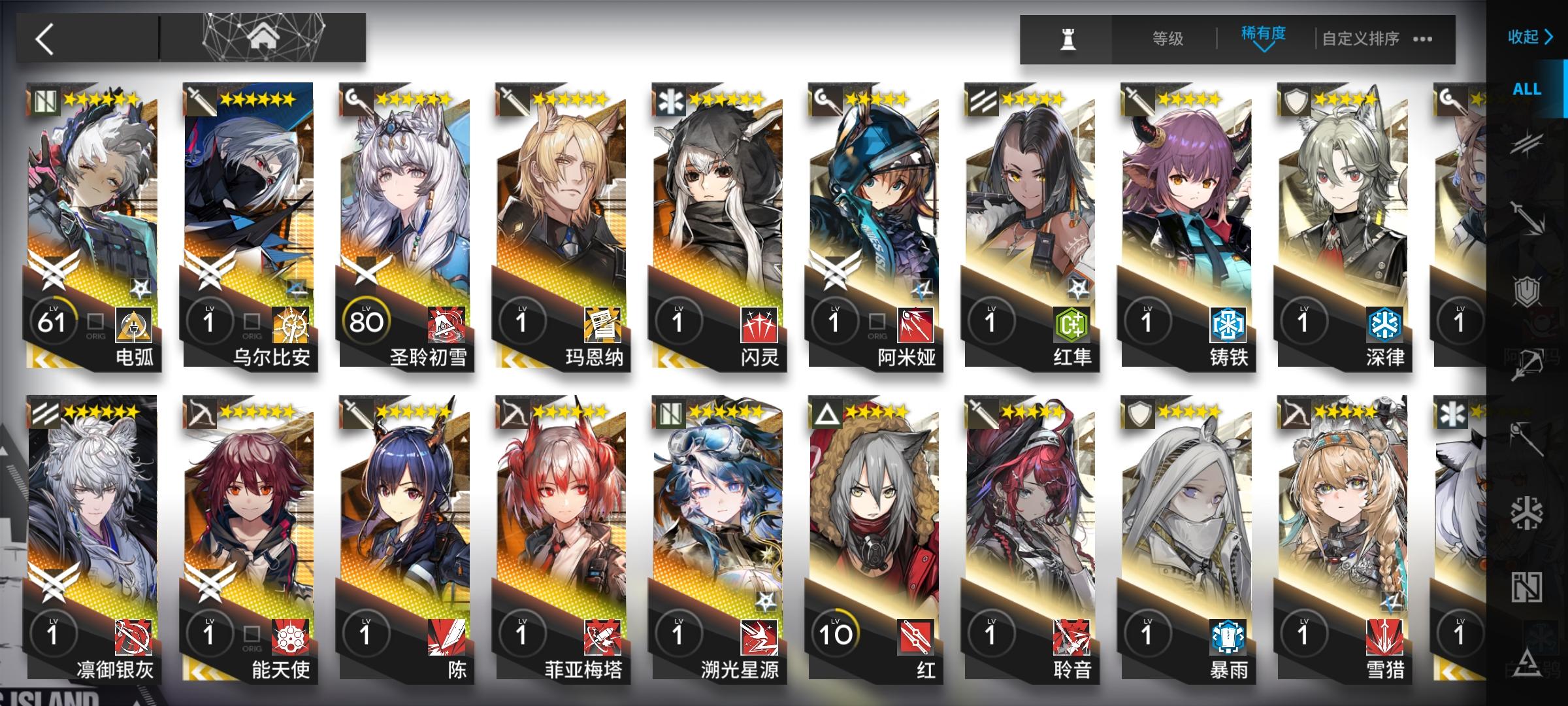Open the ••• extra sorting options
Screen dimensions: 1568x706
coord(1422,39)
